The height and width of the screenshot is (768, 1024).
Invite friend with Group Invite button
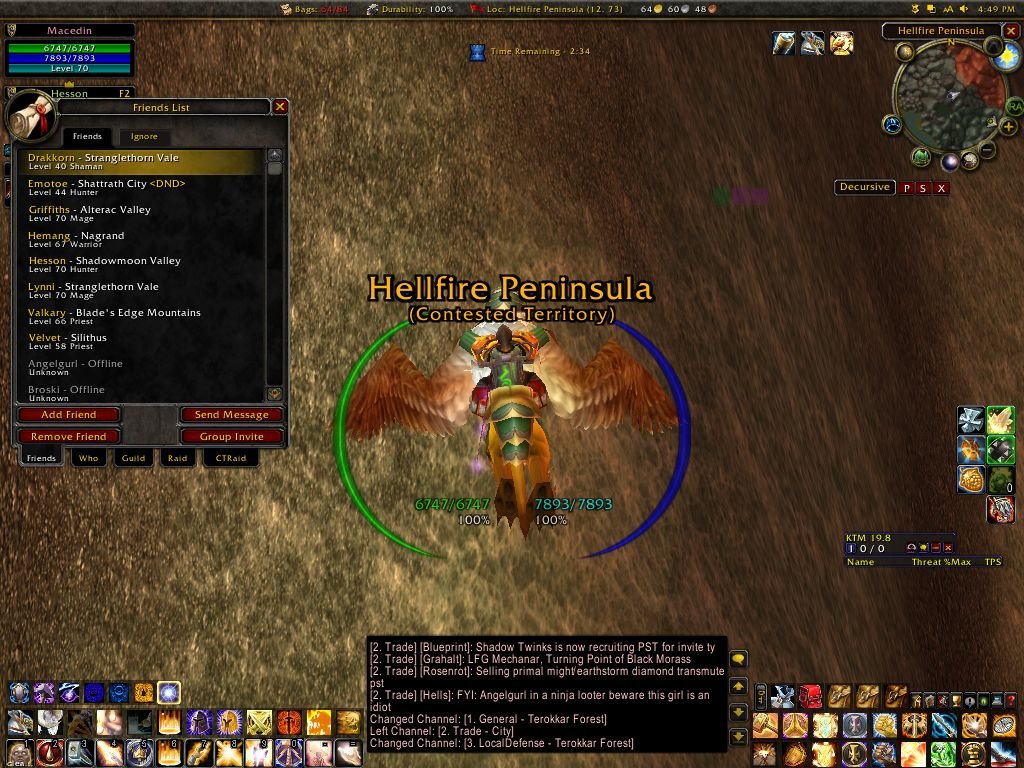231,437
